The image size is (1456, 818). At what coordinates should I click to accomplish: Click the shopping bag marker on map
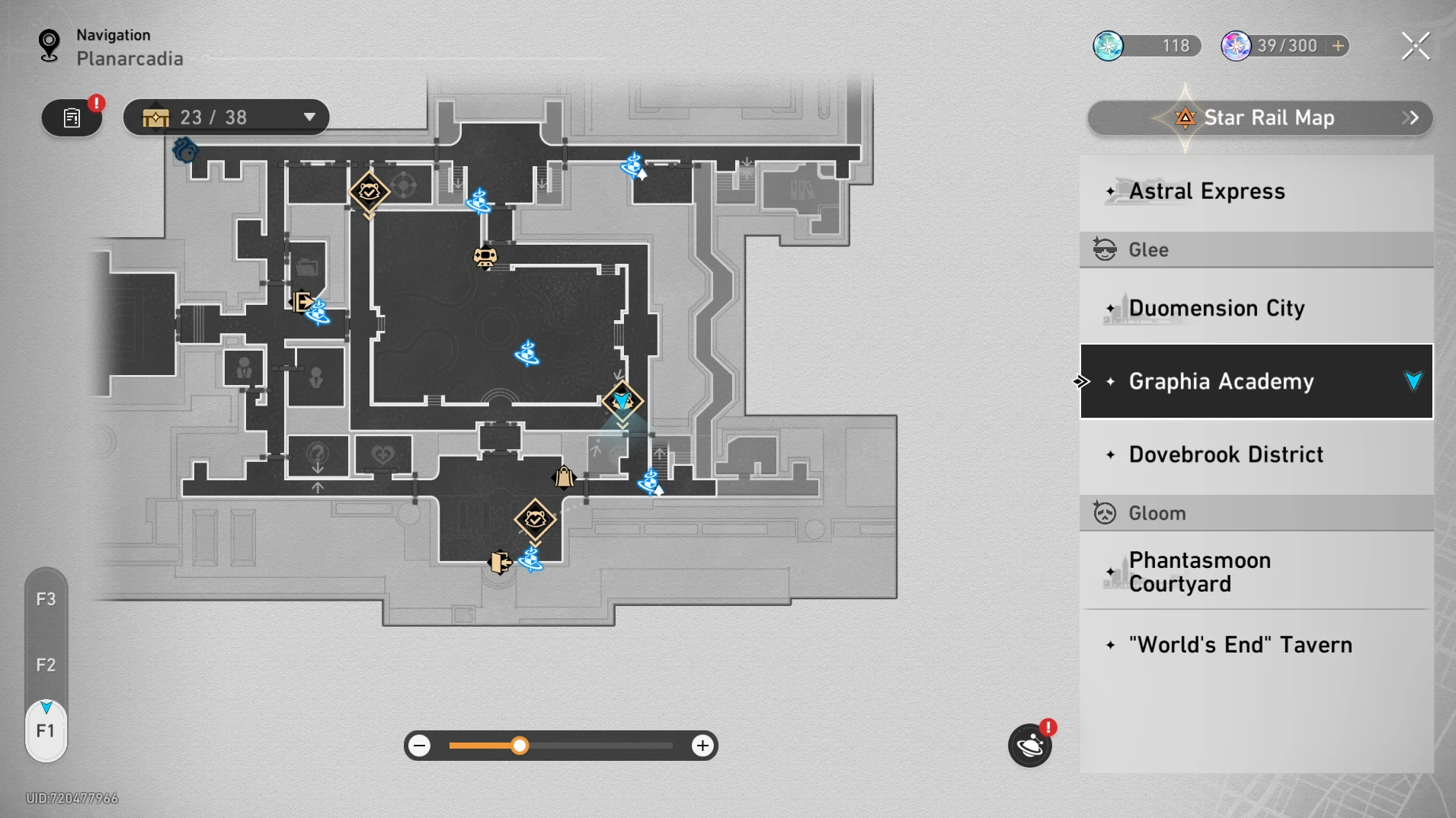tap(564, 477)
